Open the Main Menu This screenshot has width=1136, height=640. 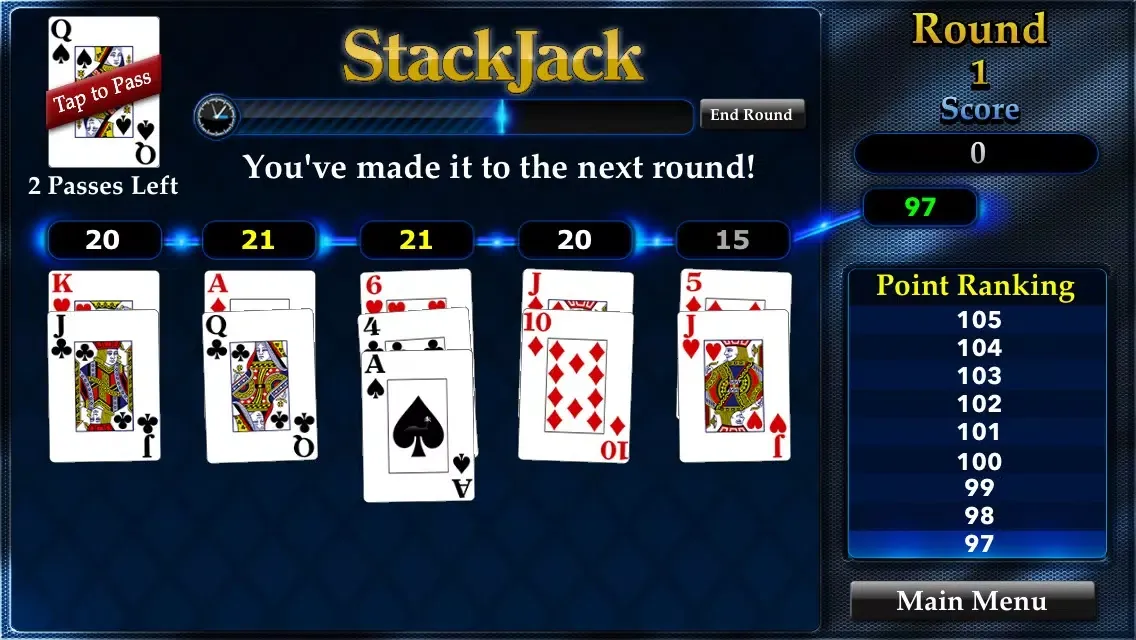[972, 601]
